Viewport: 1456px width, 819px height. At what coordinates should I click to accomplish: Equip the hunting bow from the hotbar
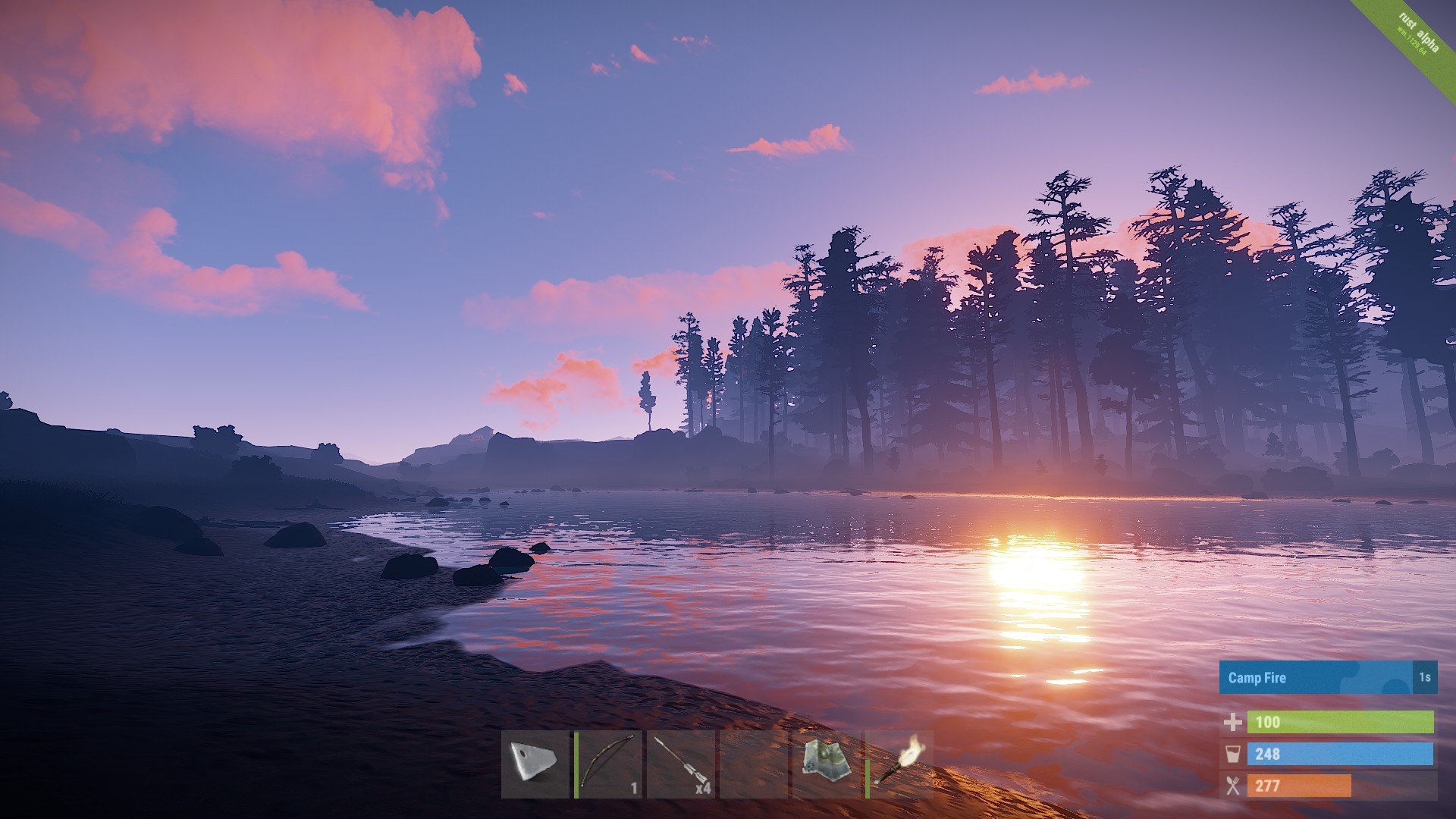[x=607, y=764]
